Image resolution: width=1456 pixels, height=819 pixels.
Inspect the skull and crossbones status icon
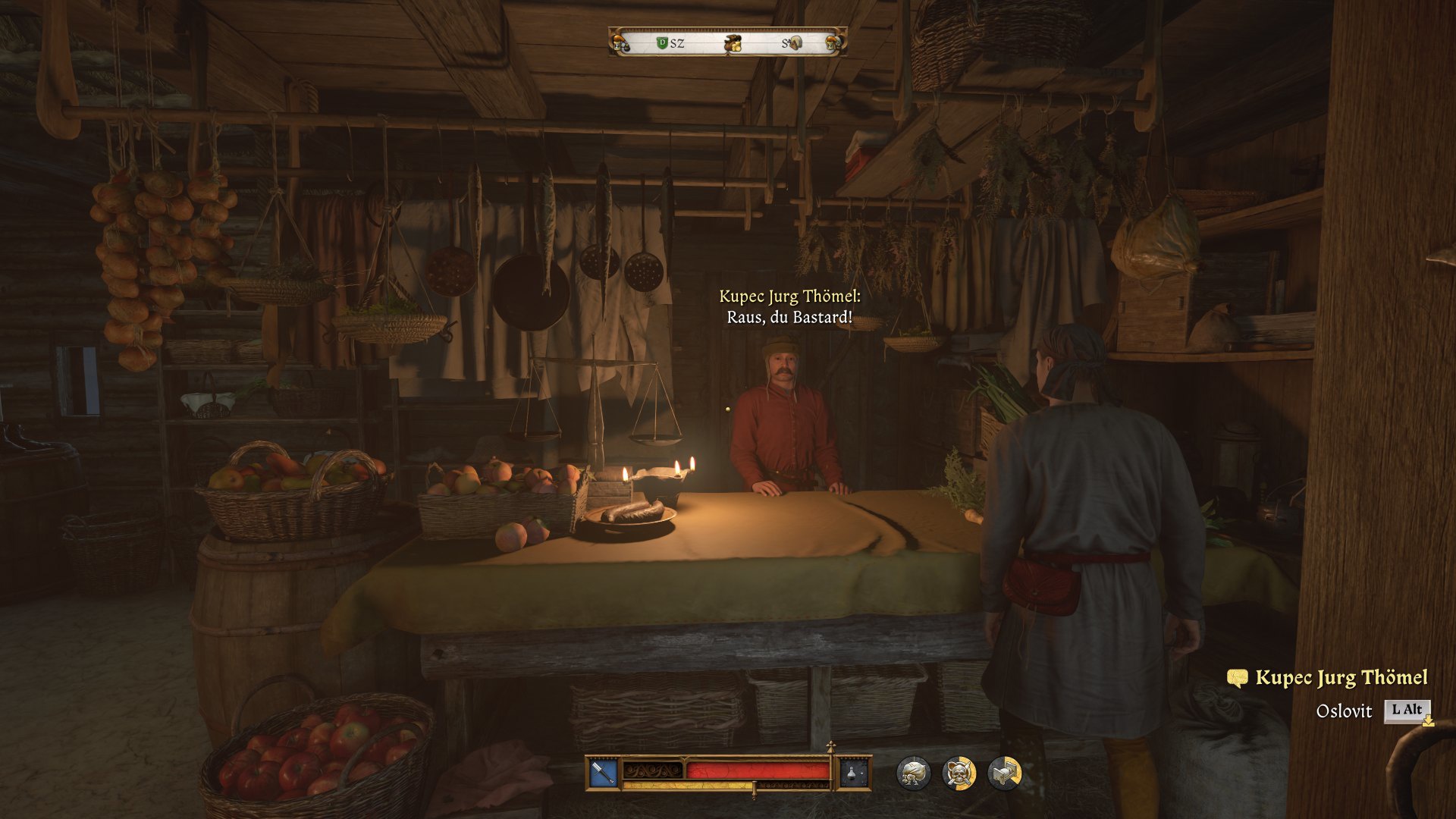point(959,773)
